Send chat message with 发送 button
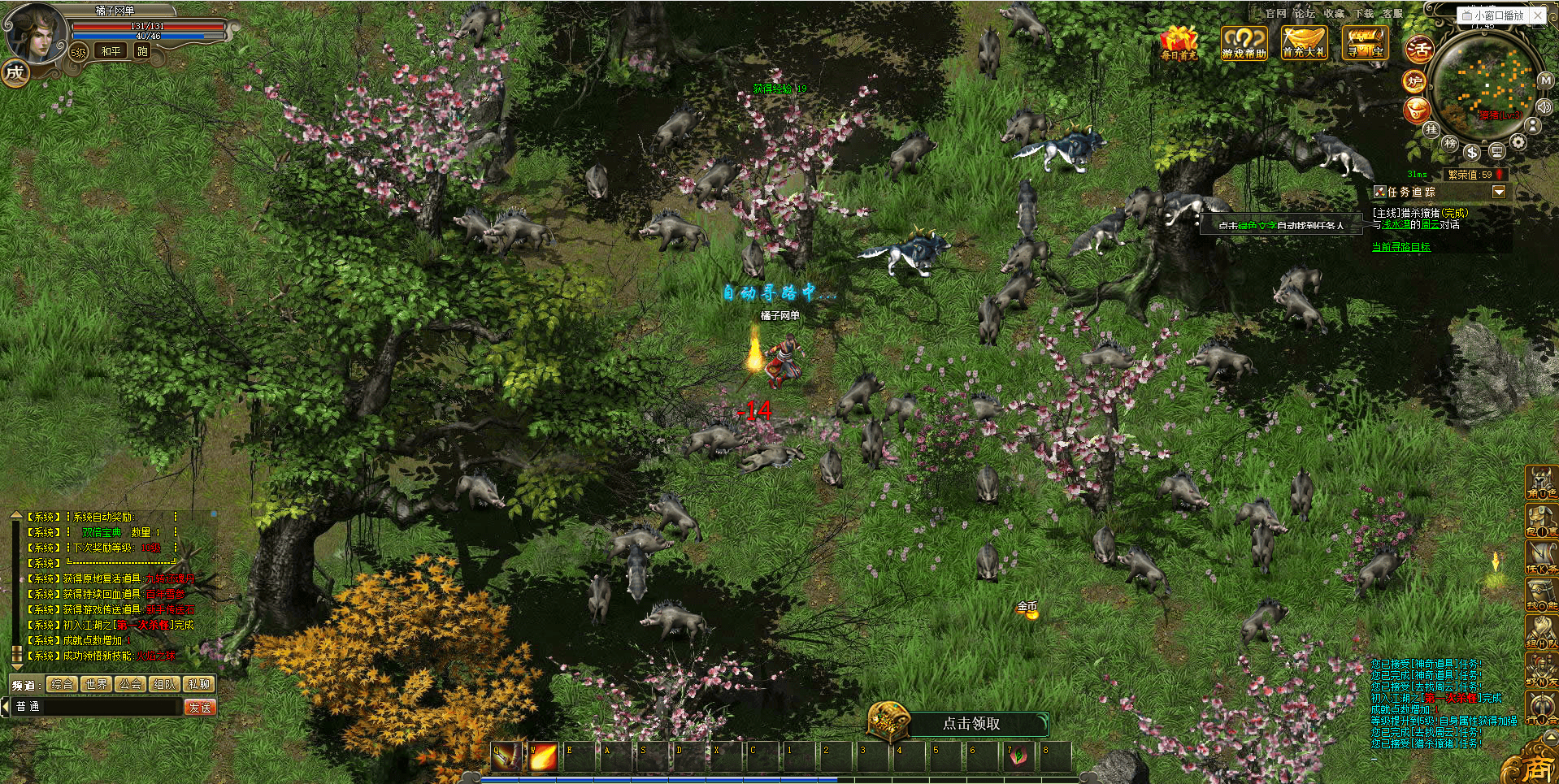This screenshot has width=1559, height=784. (200, 707)
